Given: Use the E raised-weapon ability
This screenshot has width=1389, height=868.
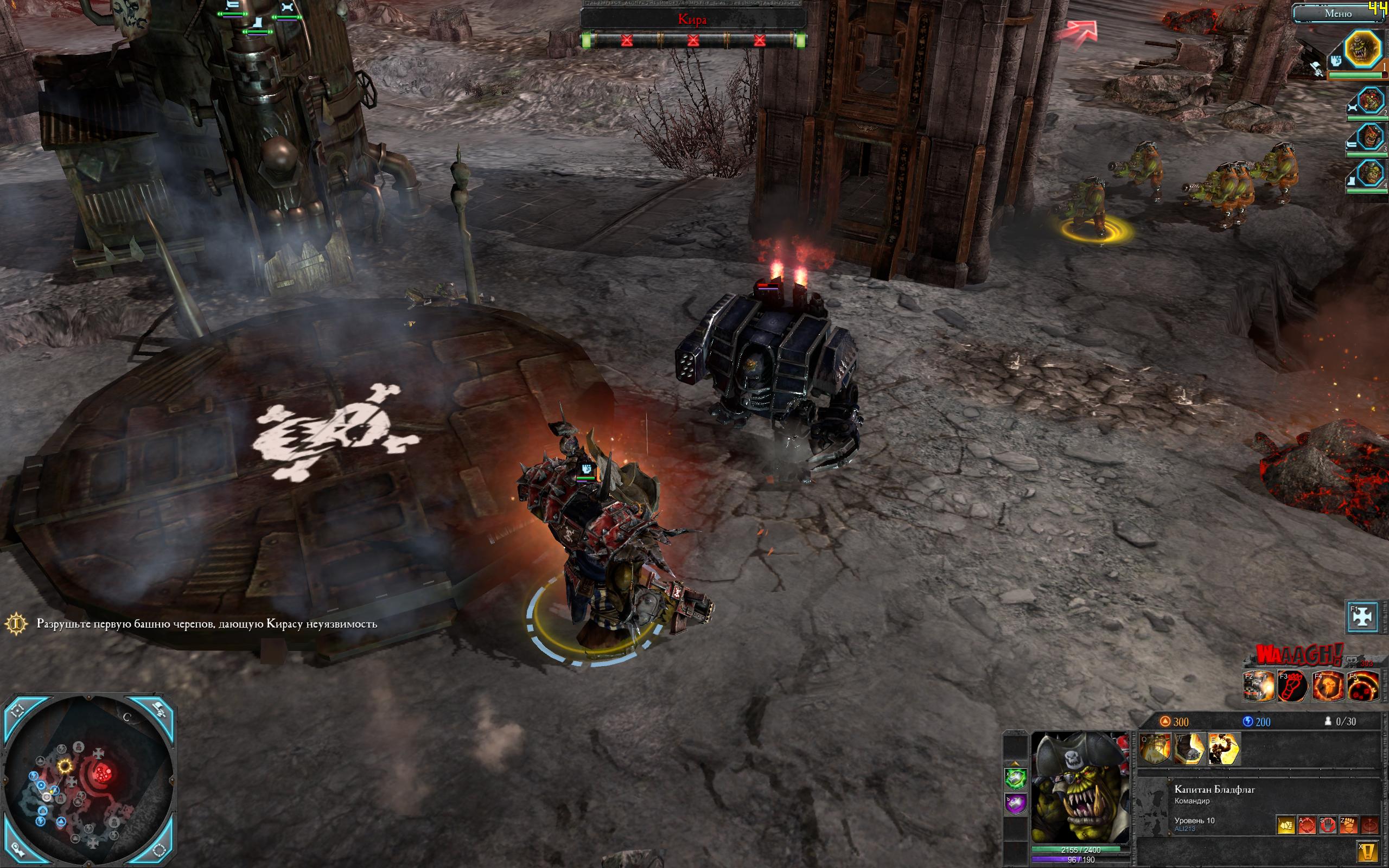Looking at the screenshot, I should [x=1224, y=749].
